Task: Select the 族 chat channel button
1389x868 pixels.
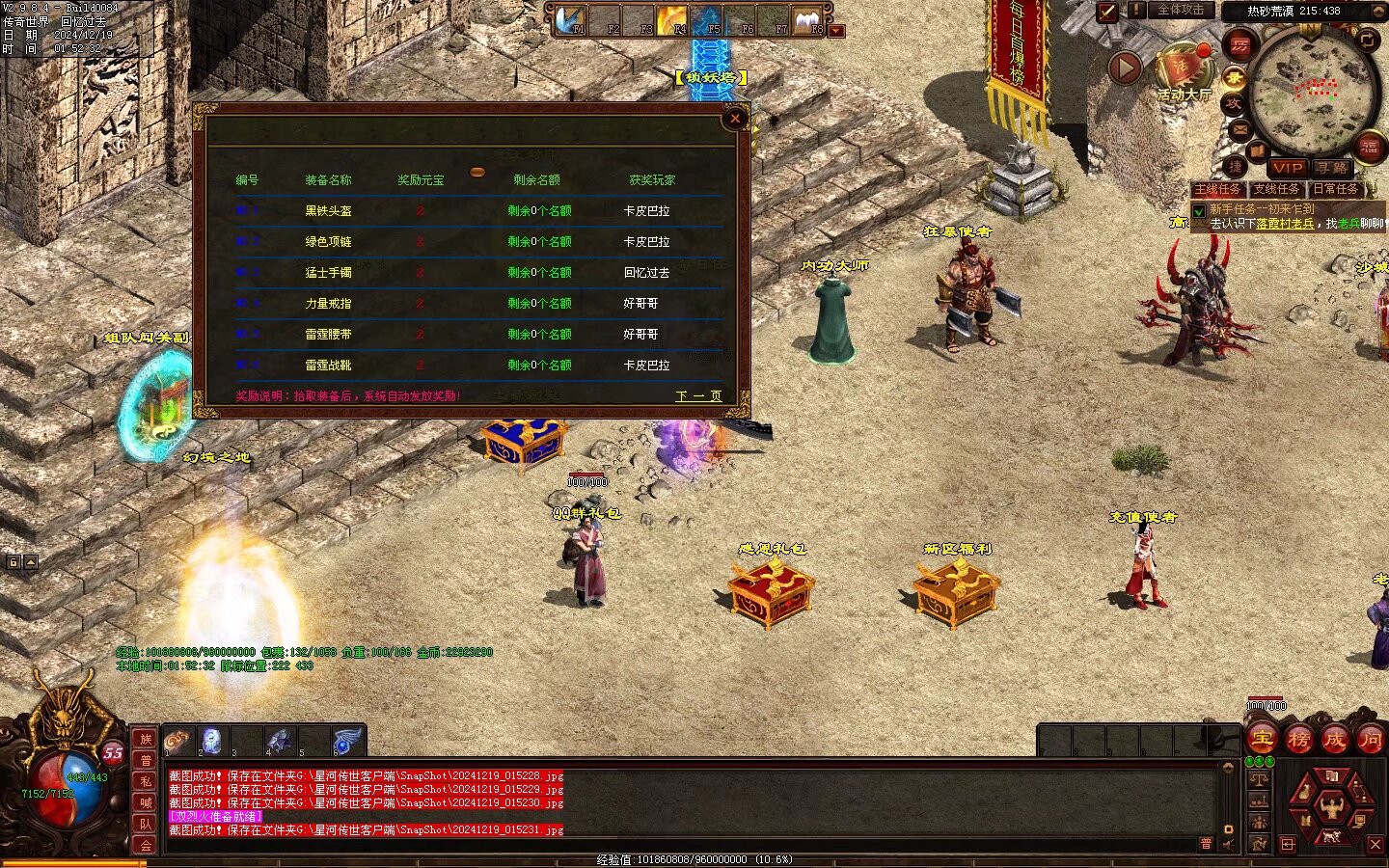Action: [146, 739]
